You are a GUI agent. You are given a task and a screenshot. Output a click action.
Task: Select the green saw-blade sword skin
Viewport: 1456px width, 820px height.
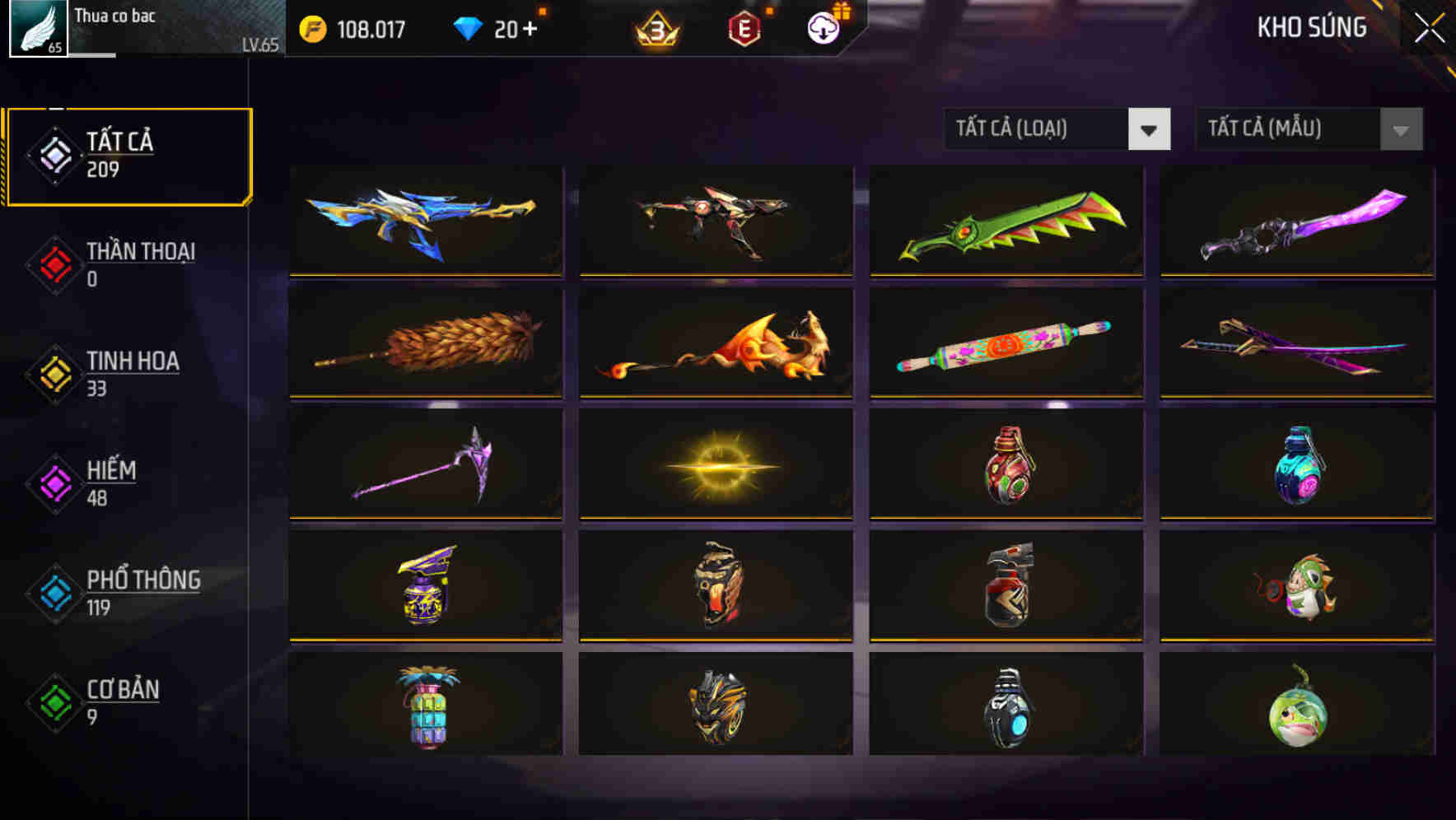(x=1005, y=221)
